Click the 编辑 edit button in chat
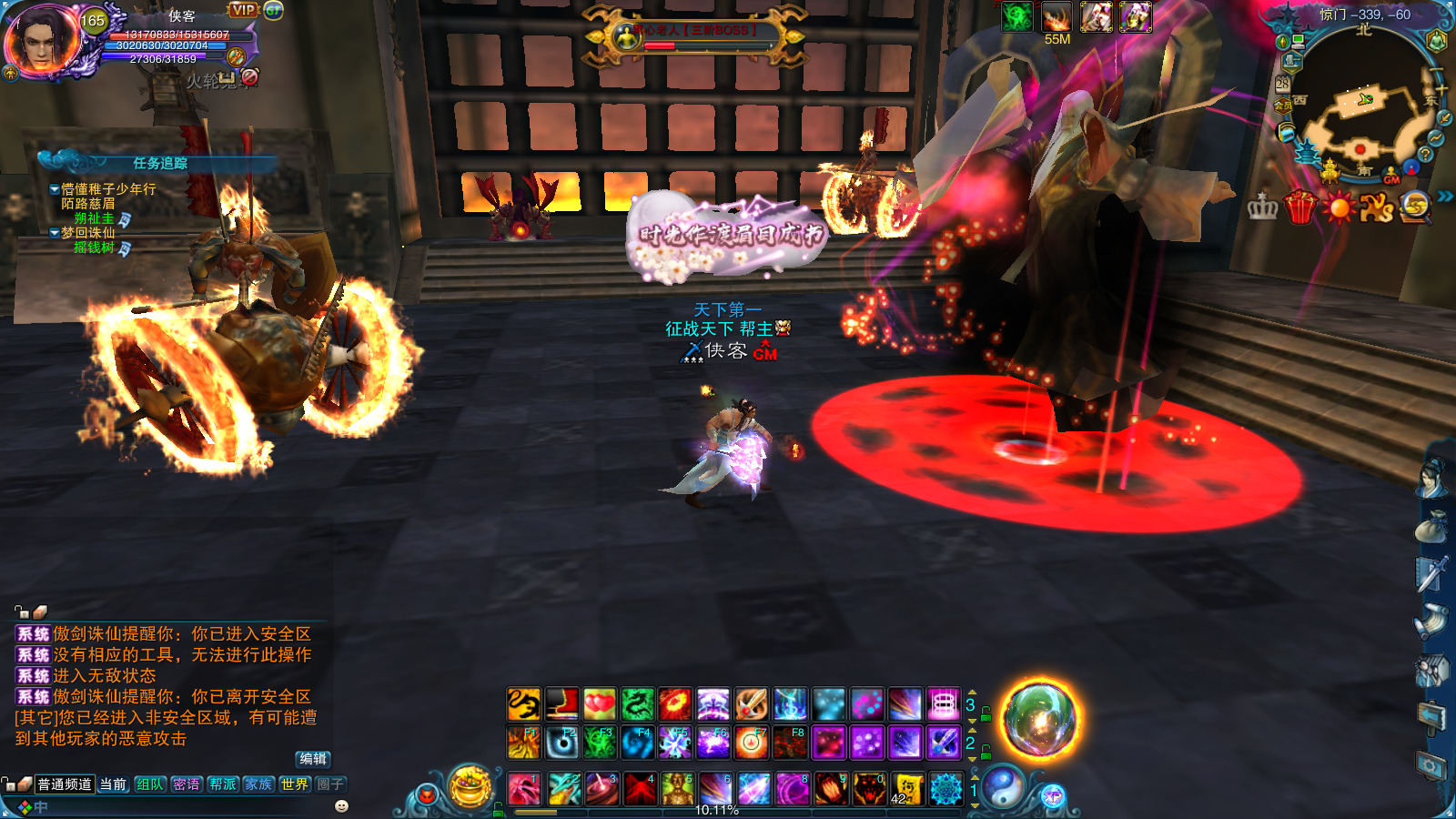The width and height of the screenshot is (1456, 819). click(313, 759)
